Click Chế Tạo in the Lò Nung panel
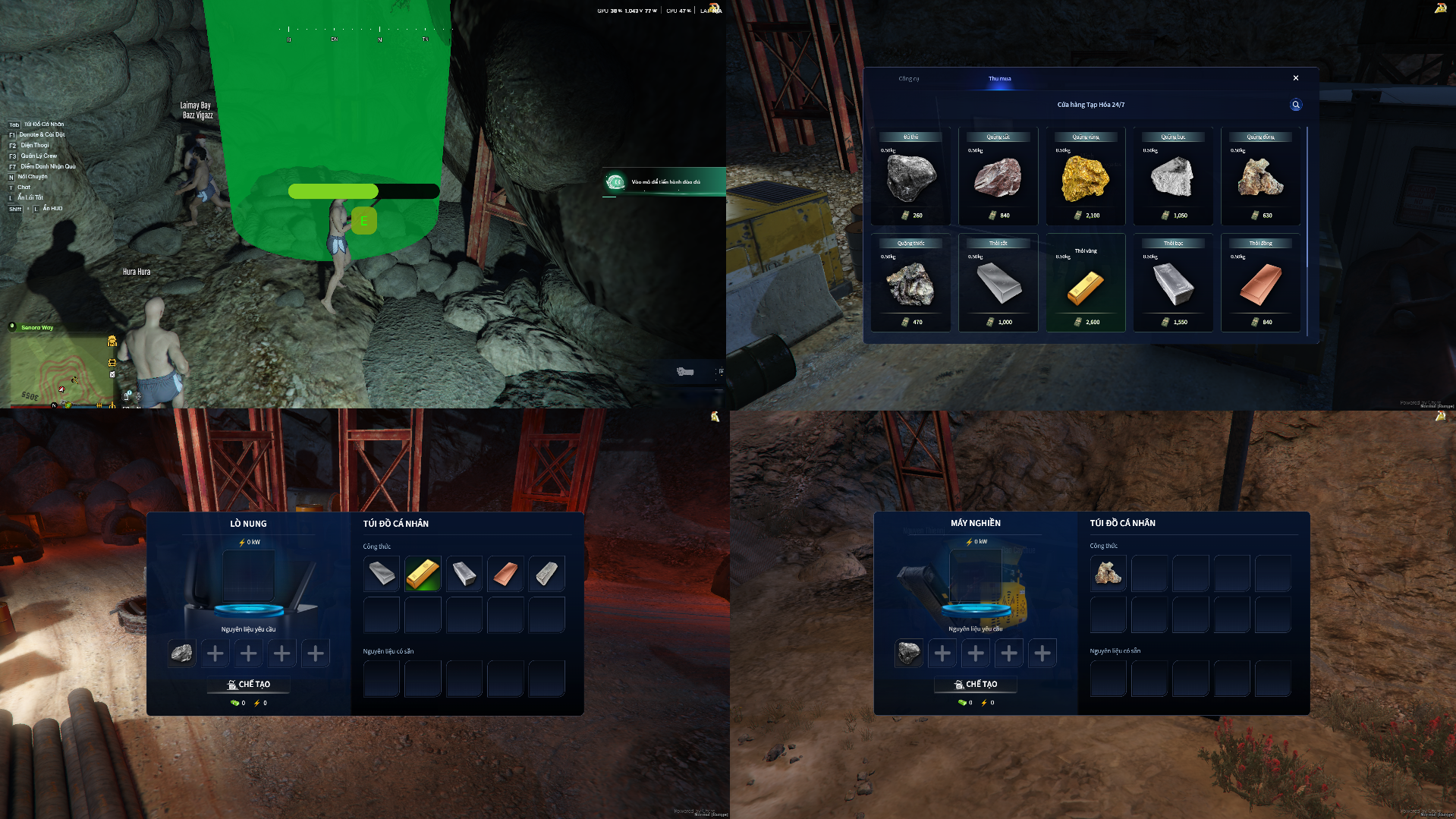Screen dimensions: 1456x819 pyautogui.click(x=249, y=685)
